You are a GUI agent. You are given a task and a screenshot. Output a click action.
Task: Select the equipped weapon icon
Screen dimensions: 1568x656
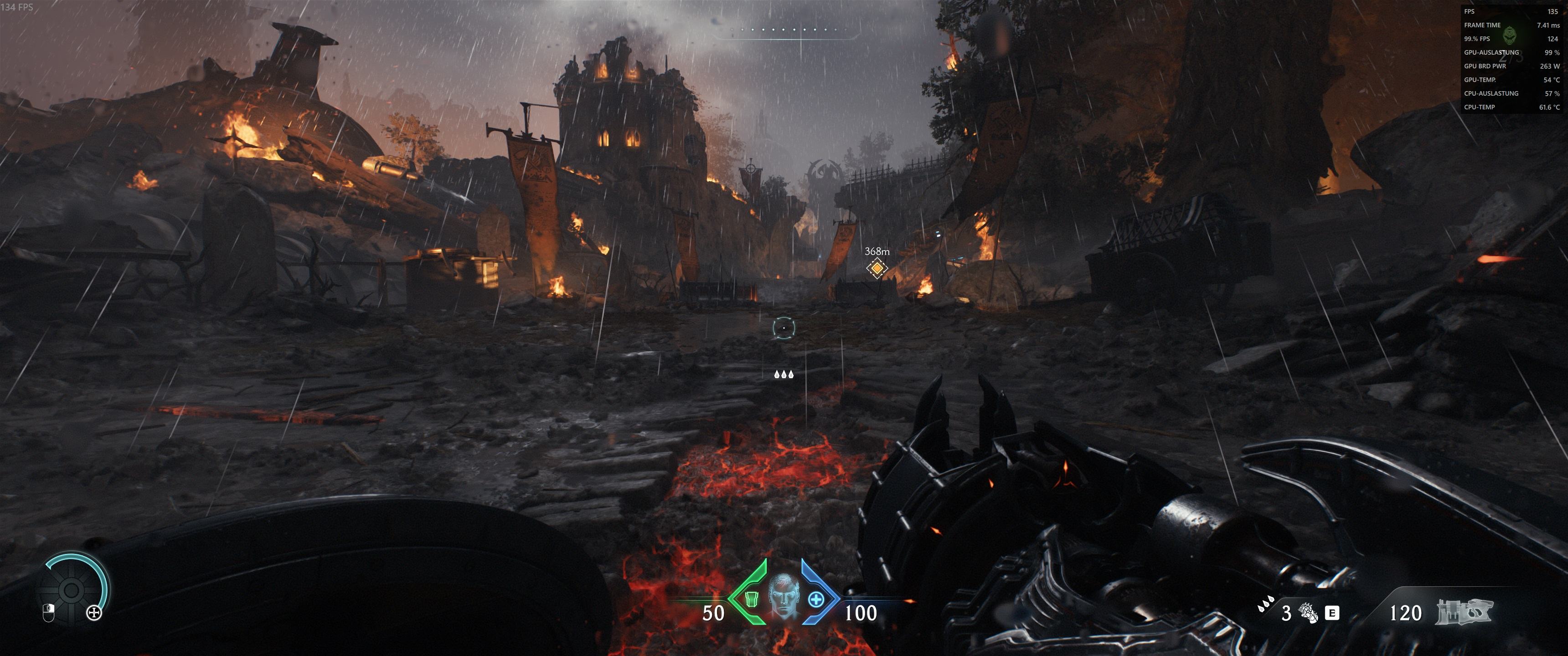click(x=1464, y=611)
